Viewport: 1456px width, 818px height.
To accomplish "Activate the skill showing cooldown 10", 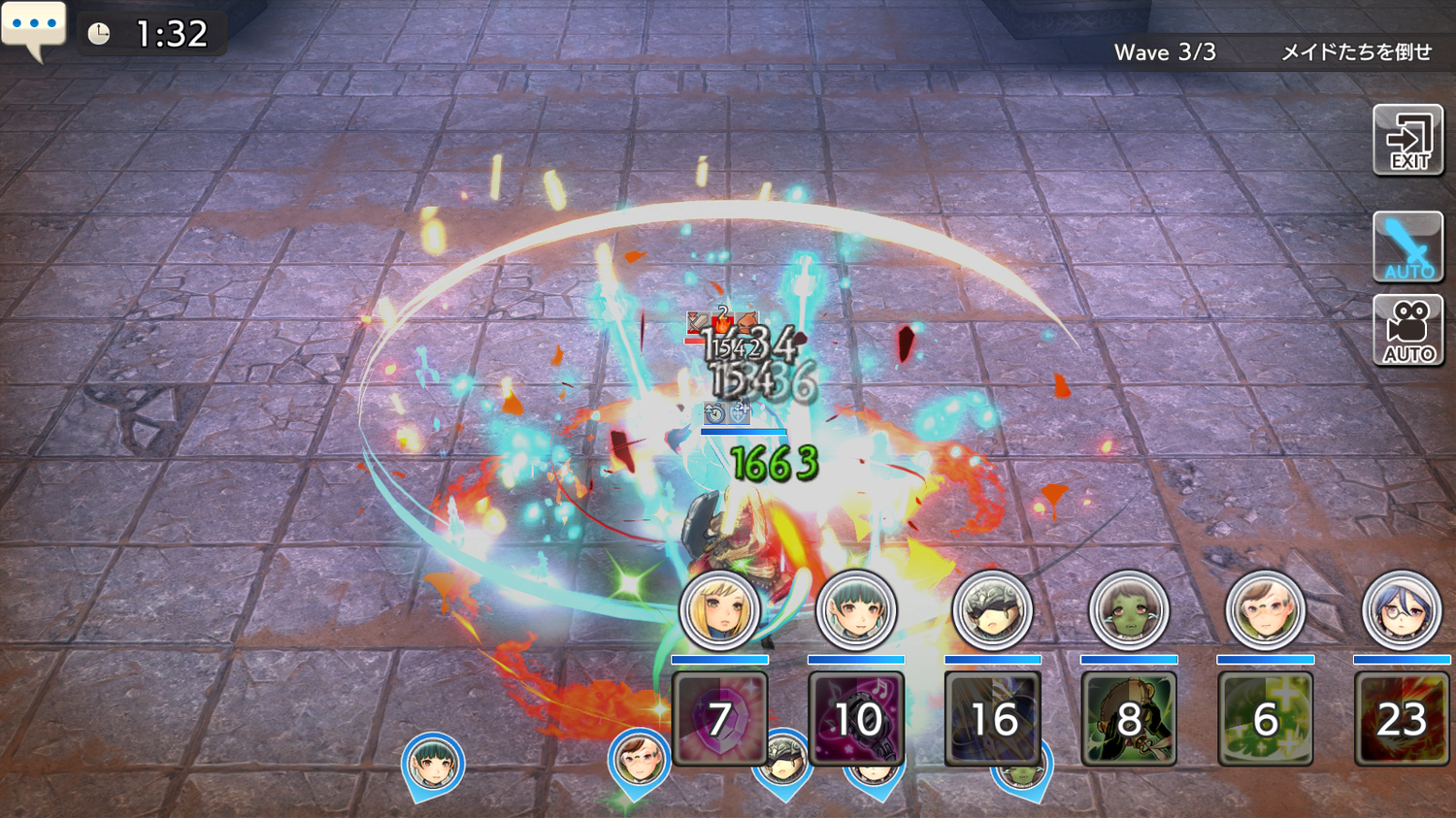I will 856,719.
